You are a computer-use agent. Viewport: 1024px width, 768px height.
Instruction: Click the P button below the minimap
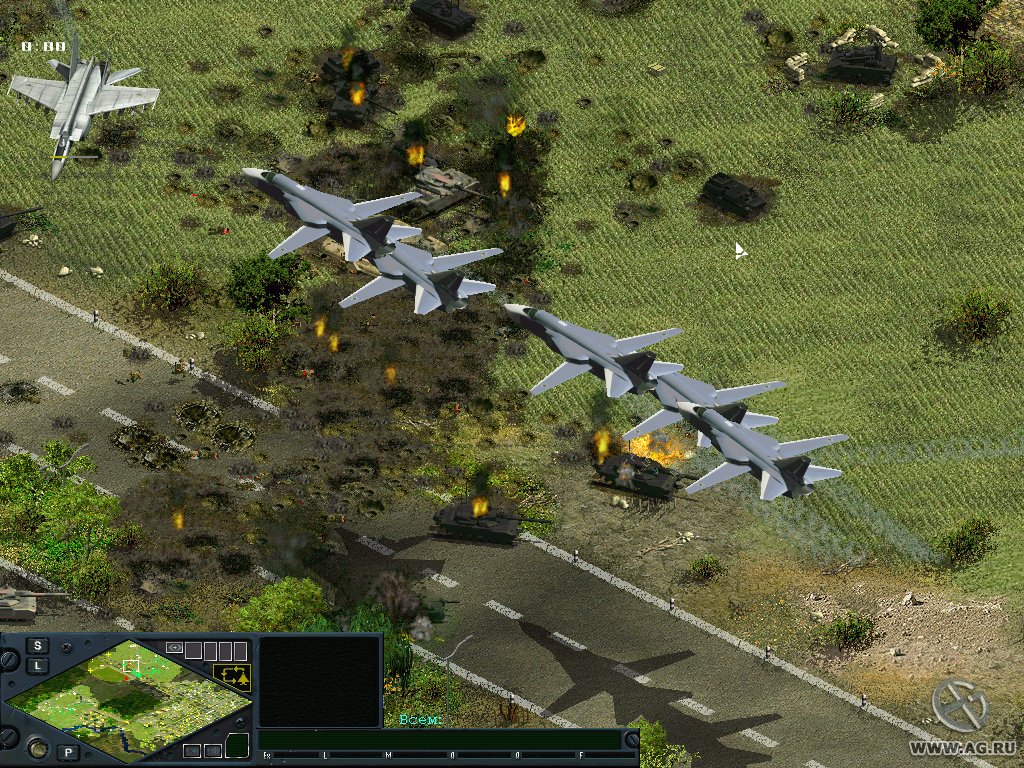pyautogui.click(x=67, y=752)
